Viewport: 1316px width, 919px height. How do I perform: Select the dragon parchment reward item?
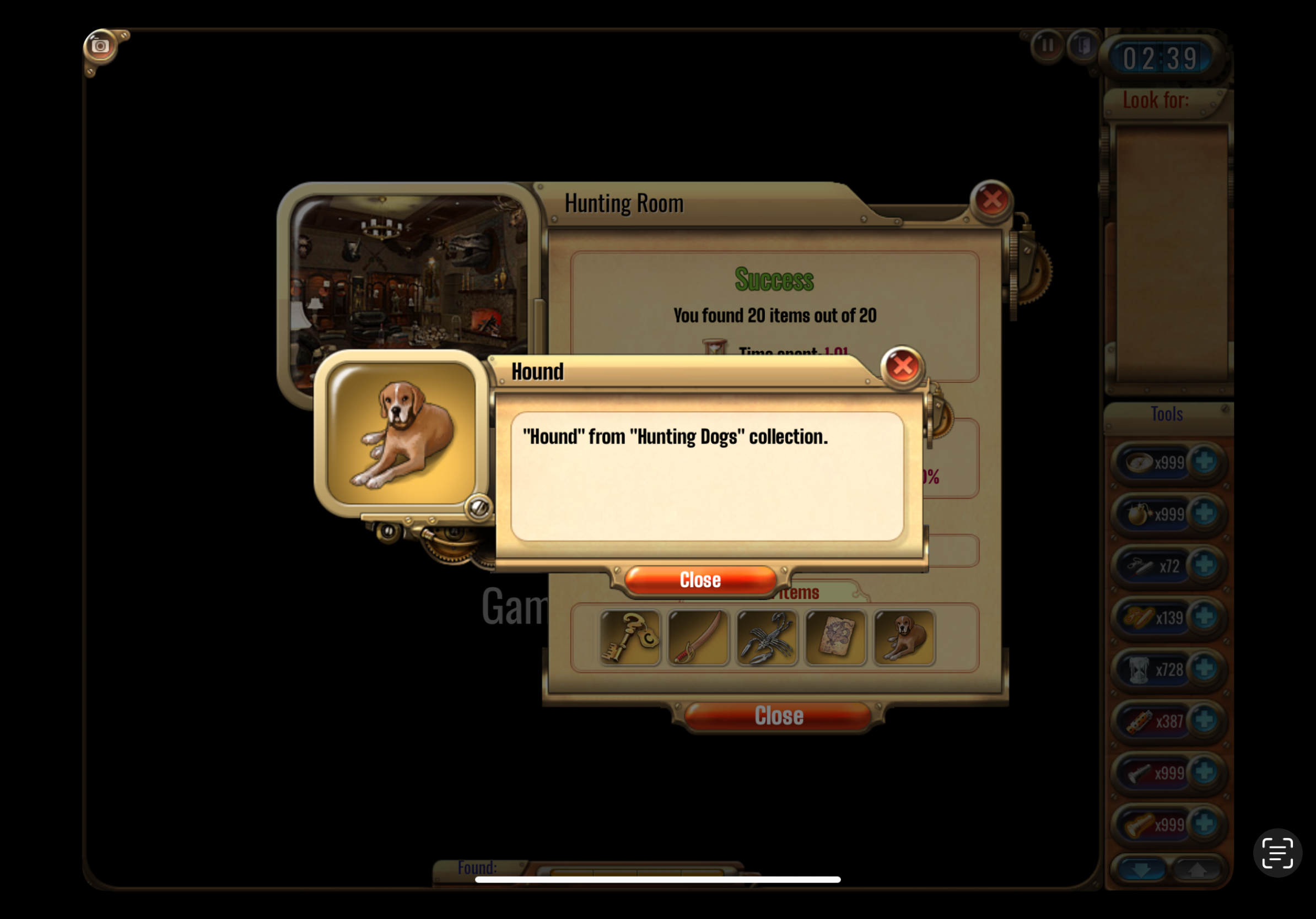[835, 637]
